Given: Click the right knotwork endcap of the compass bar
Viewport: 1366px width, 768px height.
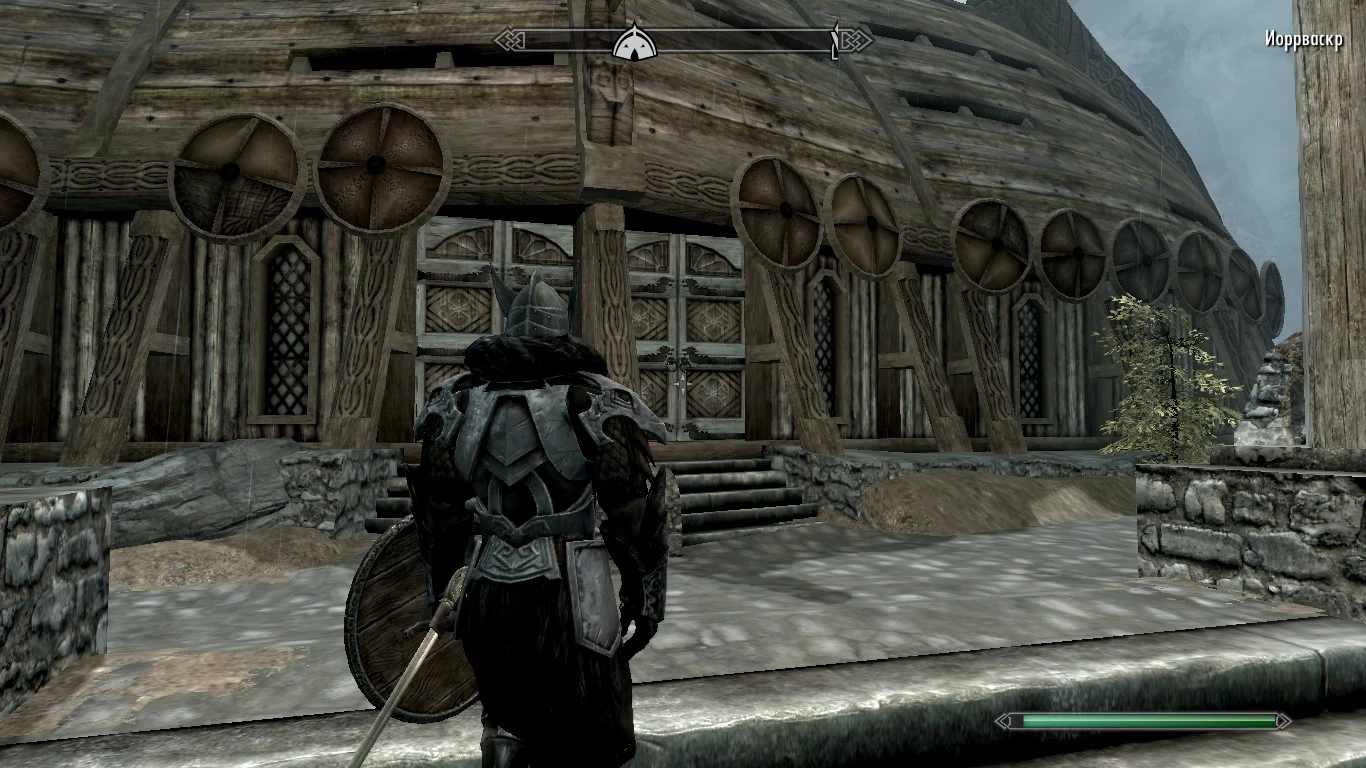Looking at the screenshot, I should [x=856, y=42].
